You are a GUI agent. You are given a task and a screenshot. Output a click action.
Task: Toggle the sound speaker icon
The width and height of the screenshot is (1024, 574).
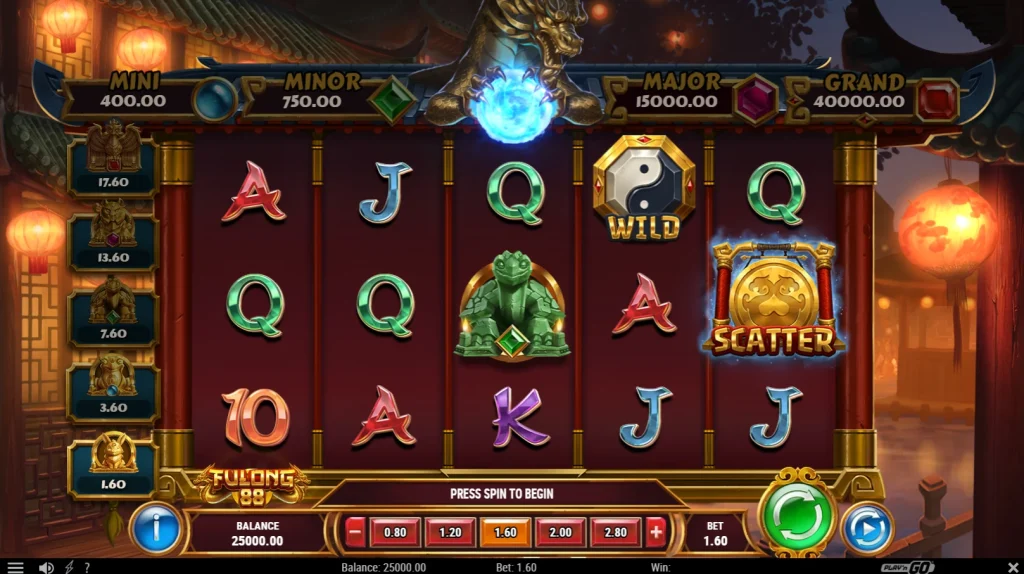(x=46, y=567)
